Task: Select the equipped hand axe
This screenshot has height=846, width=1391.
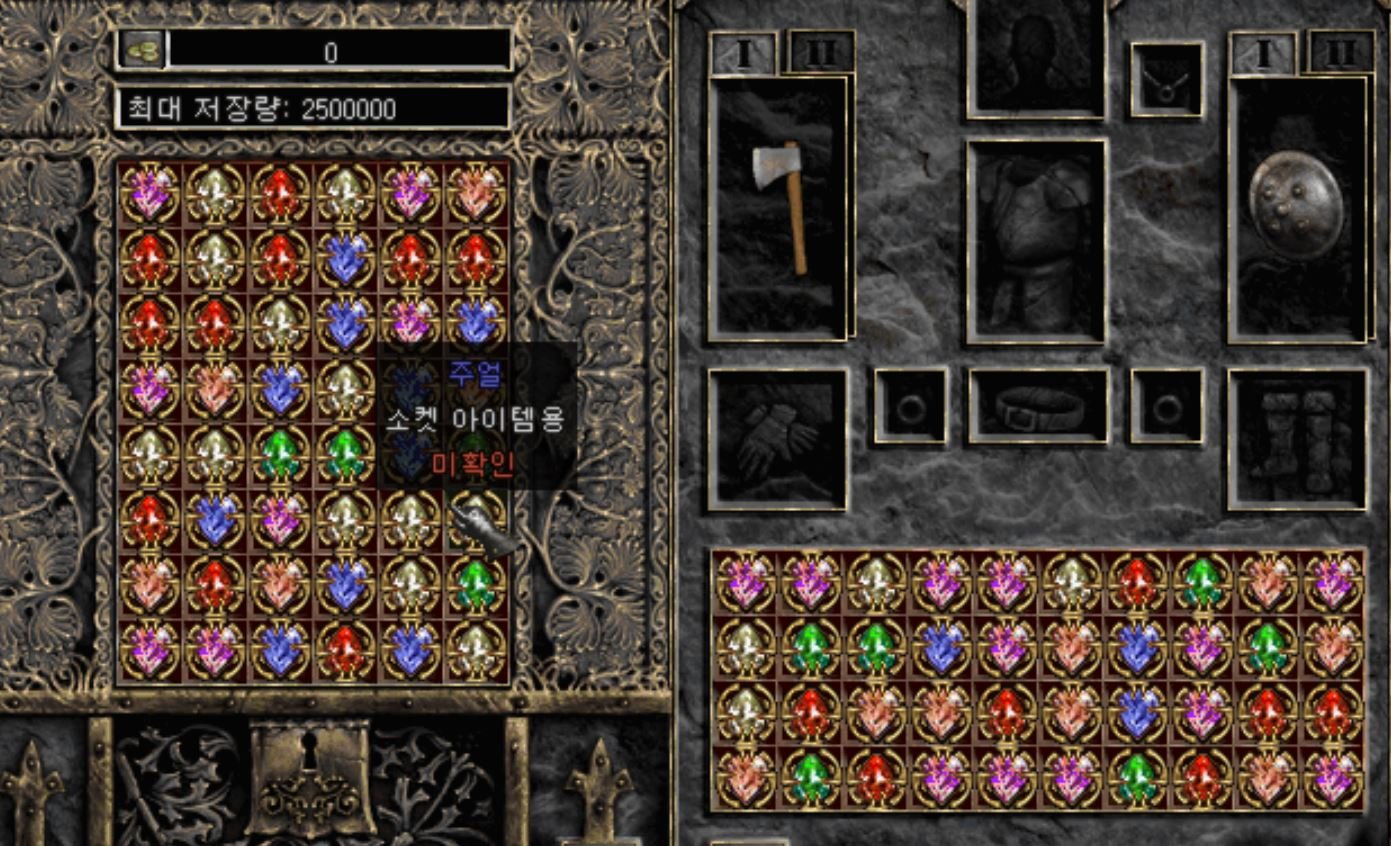Action: point(781,206)
